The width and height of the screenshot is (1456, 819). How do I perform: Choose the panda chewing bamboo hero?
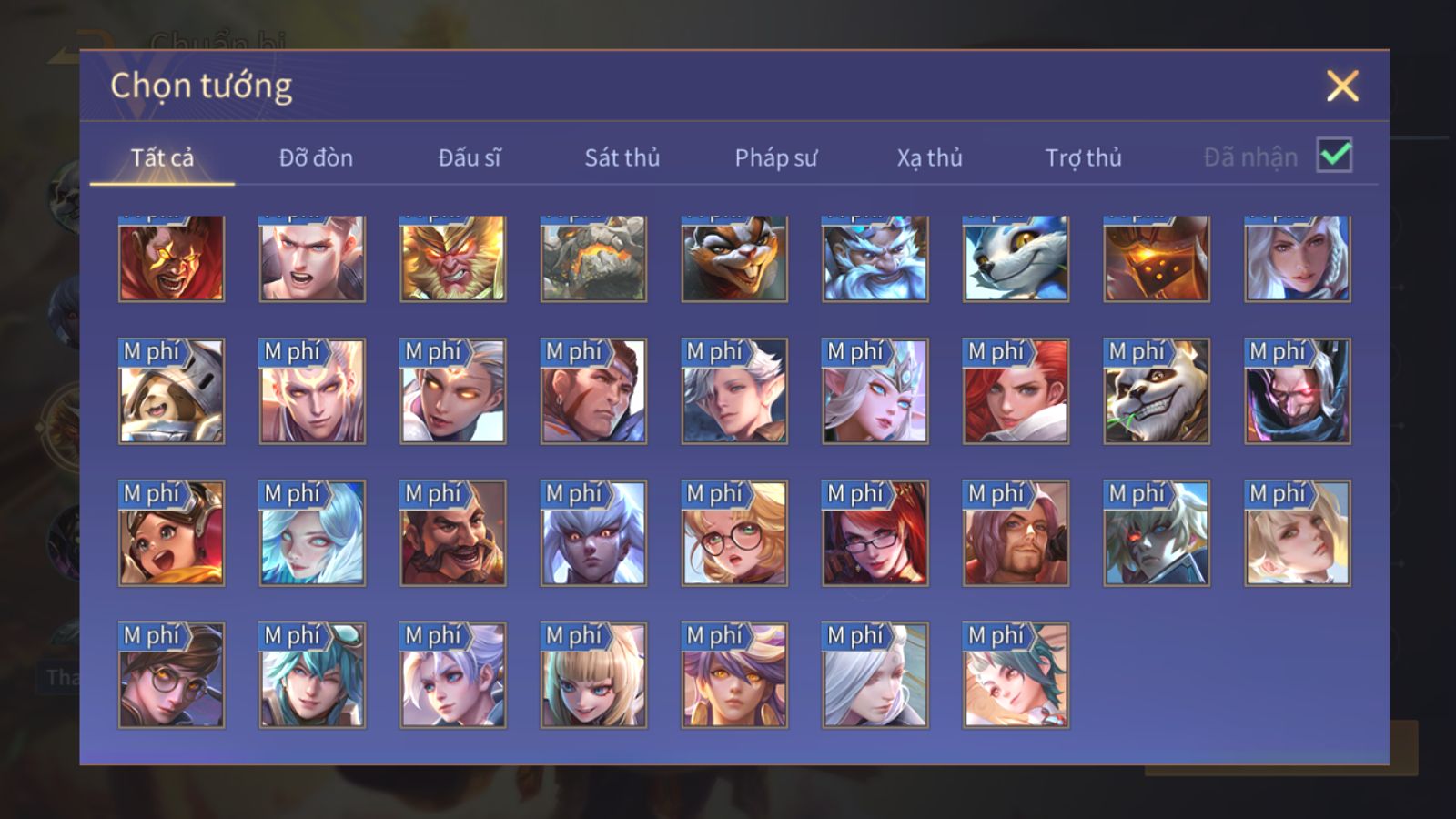click(1157, 391)
